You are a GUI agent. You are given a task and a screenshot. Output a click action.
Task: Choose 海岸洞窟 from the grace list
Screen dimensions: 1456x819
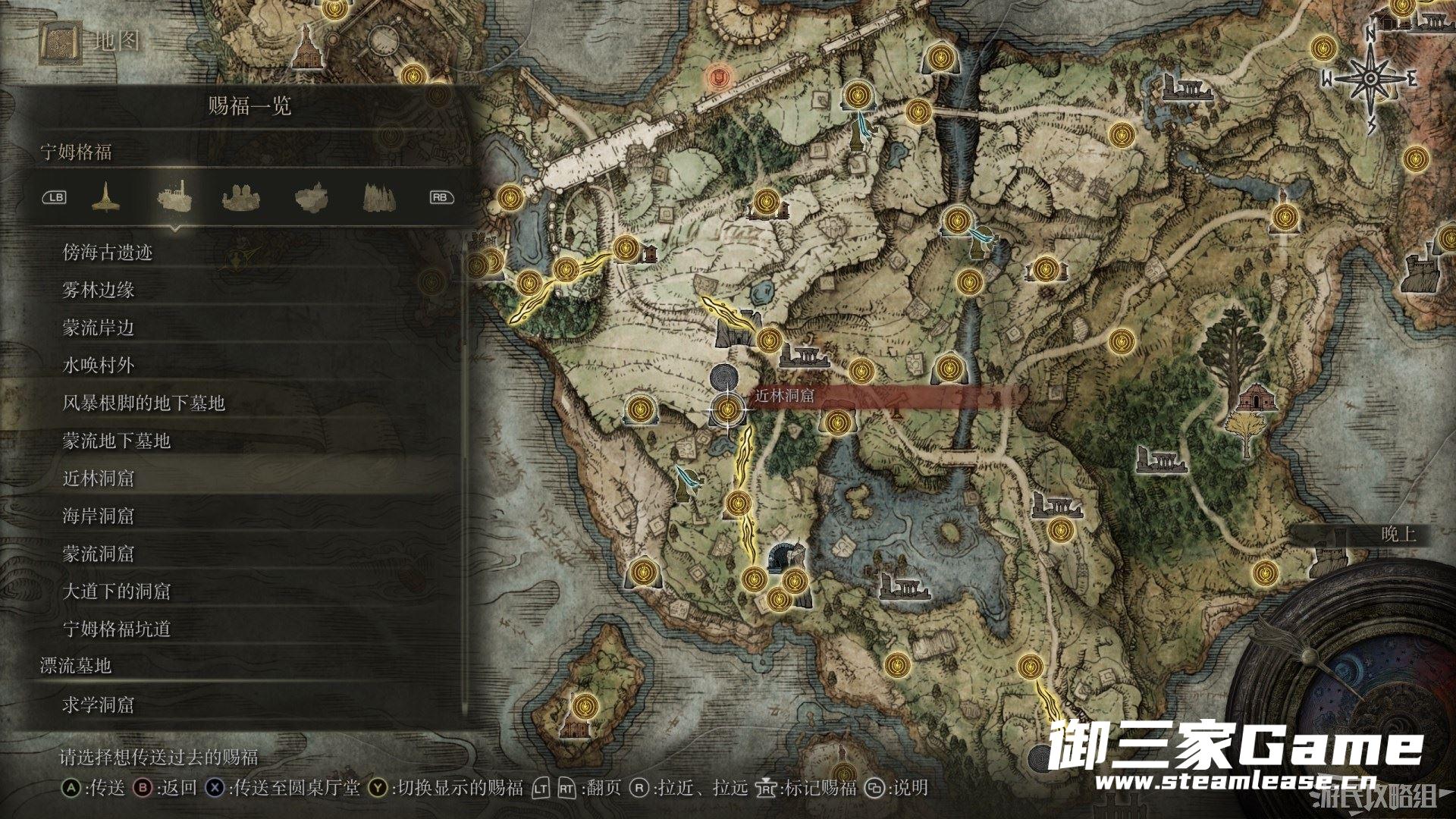(x=99, y=516)
